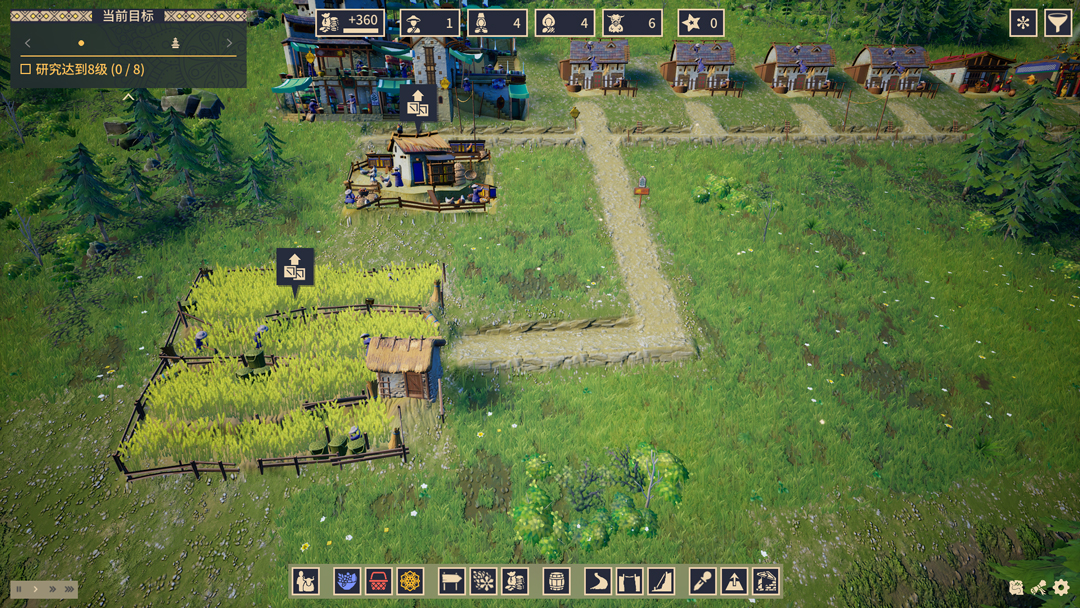Viewport: 1080px width, 608px height.
Task: Toggle the snowflake button at top right
Action: coord(1023,23)
